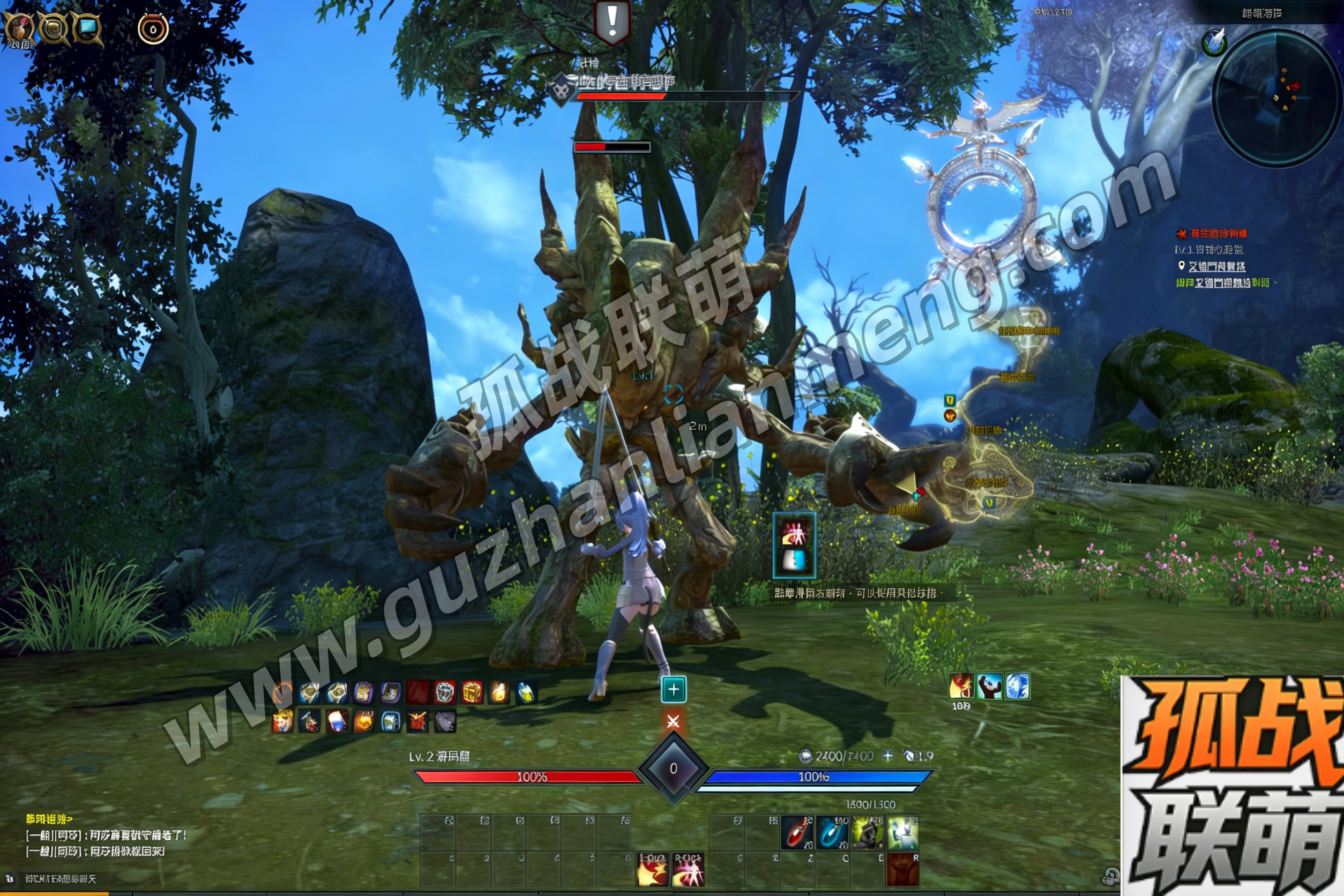The height and width of the screenshot is (896, 1344).
Task: Click the plus beside the 2400 counter
Action: (x=887, y=756)
